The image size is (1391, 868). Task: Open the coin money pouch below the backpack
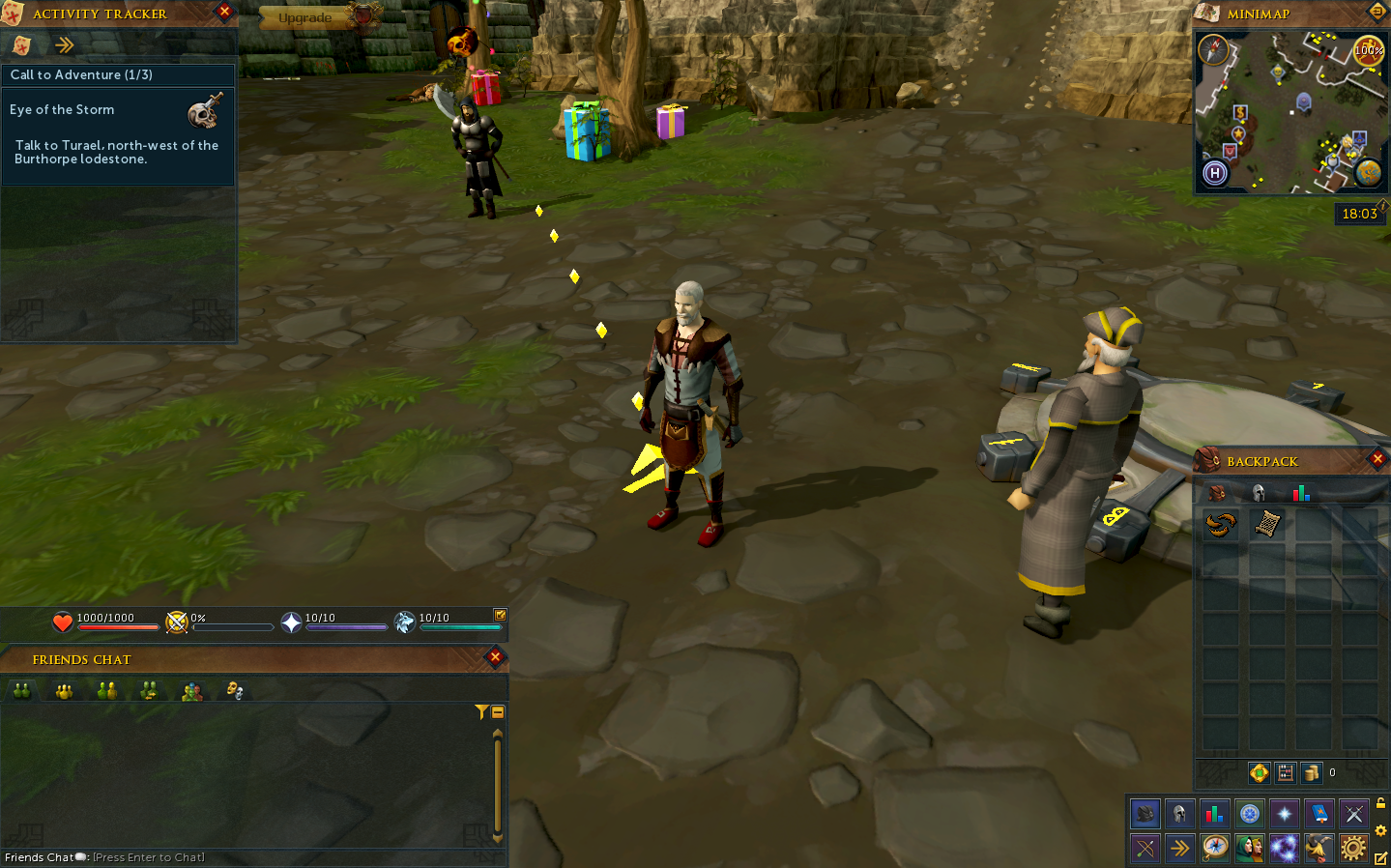pyautogui.click(x=1311, y=773)
